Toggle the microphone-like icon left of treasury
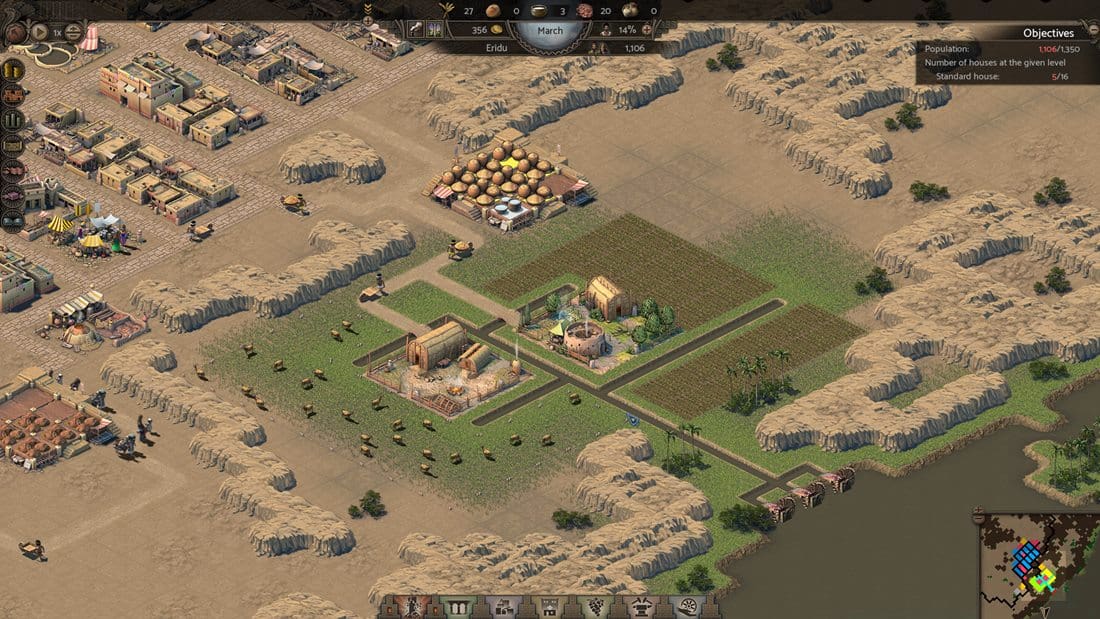The width and height of the screenshot is (1100, 619). 417,30
